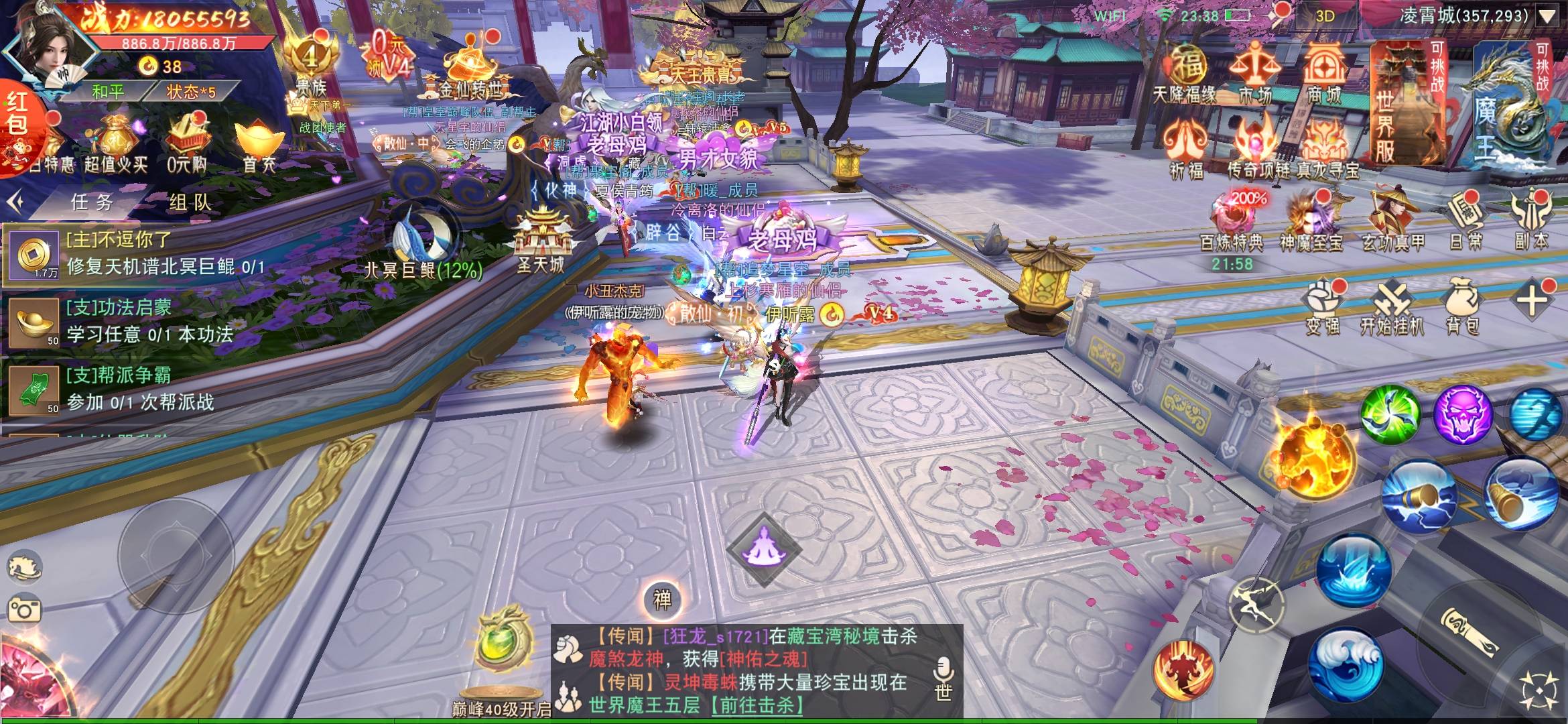Open the 商城 shop icon

click(1324, 72)
